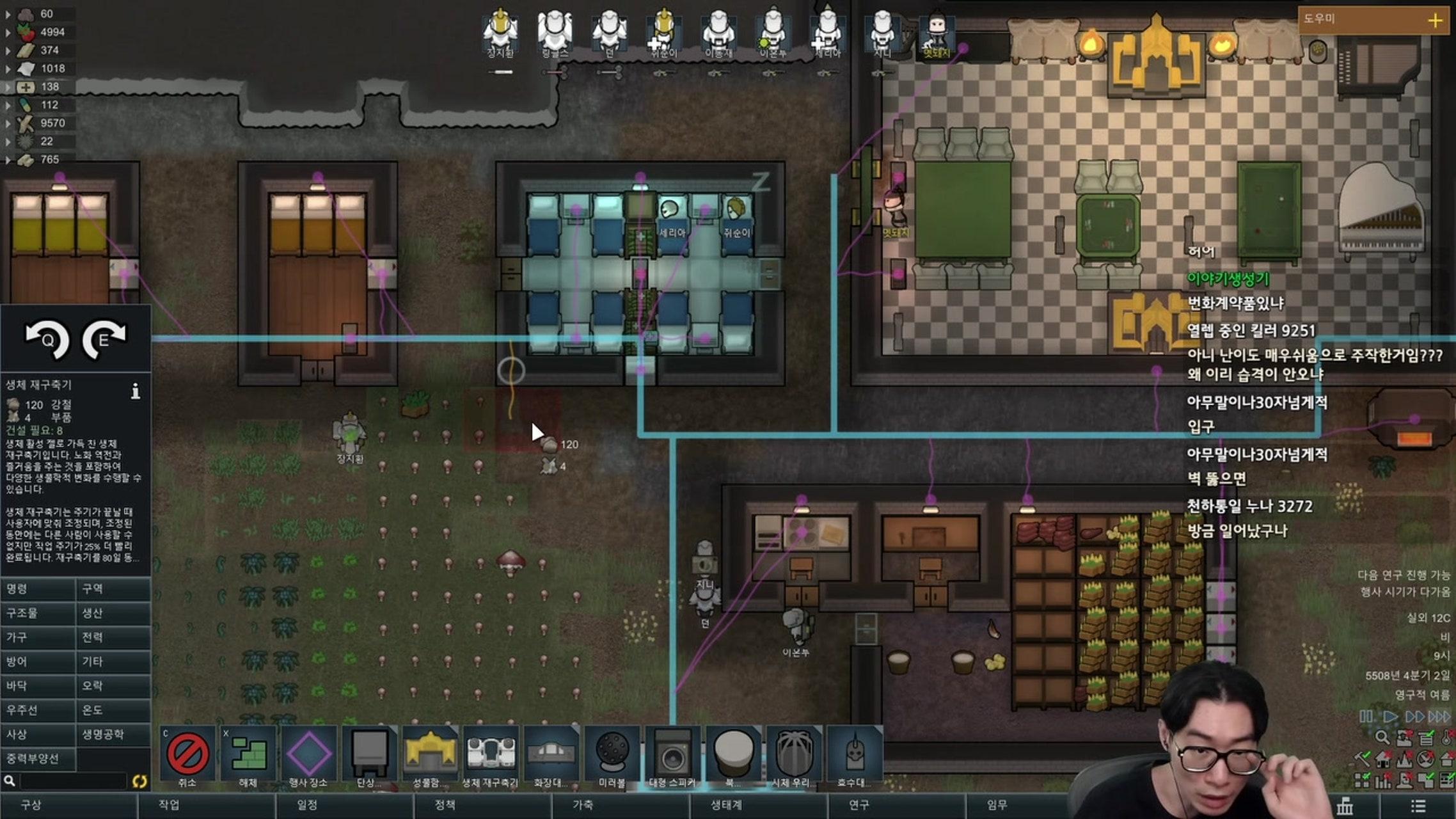Image resolution: width=1456 pixels, height=819 pixels.
Task: Open the 가구 furniture category
Action: (x=38, y=637)
